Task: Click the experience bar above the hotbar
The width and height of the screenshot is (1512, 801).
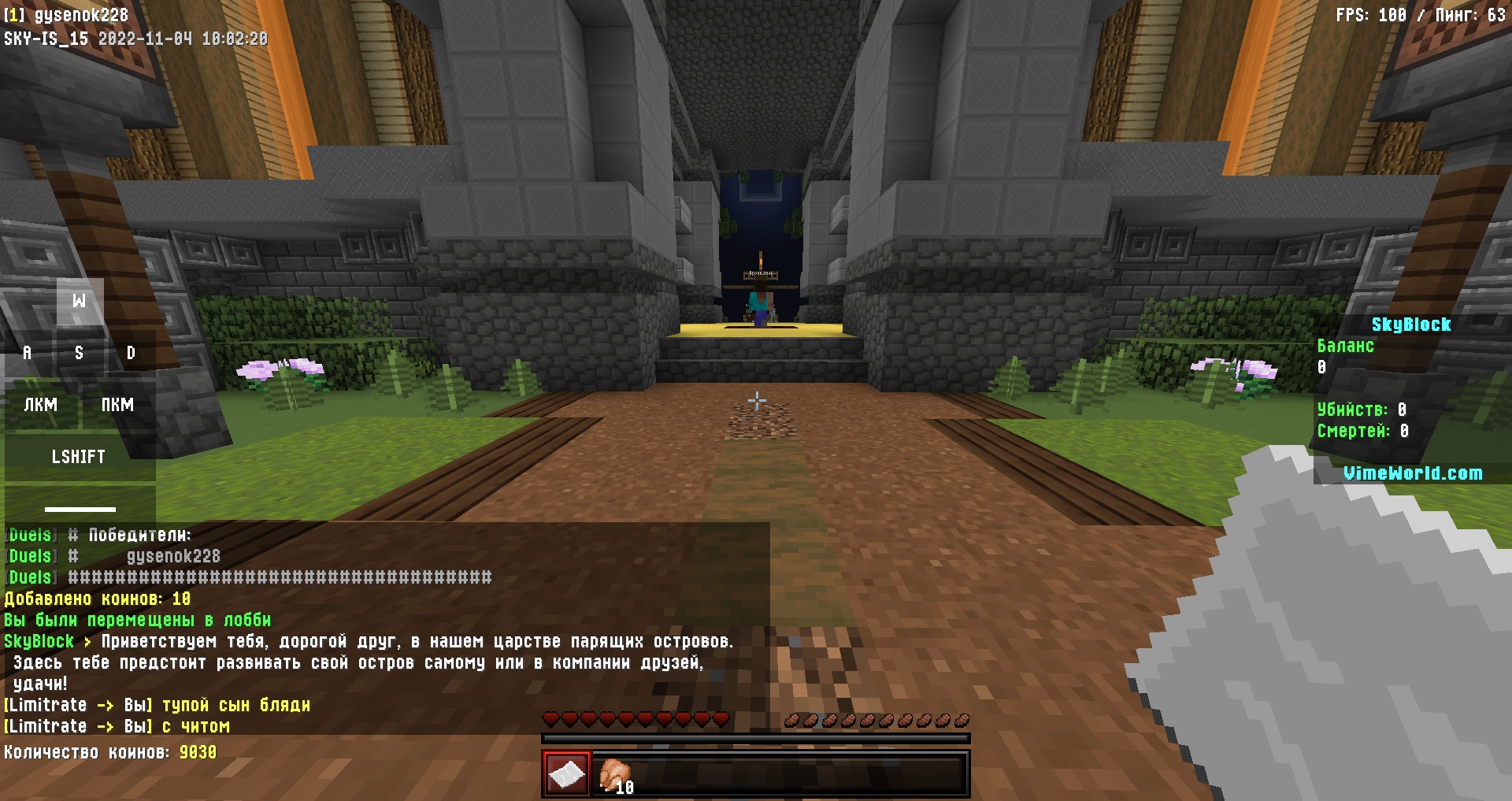Action: pos(754,739)
